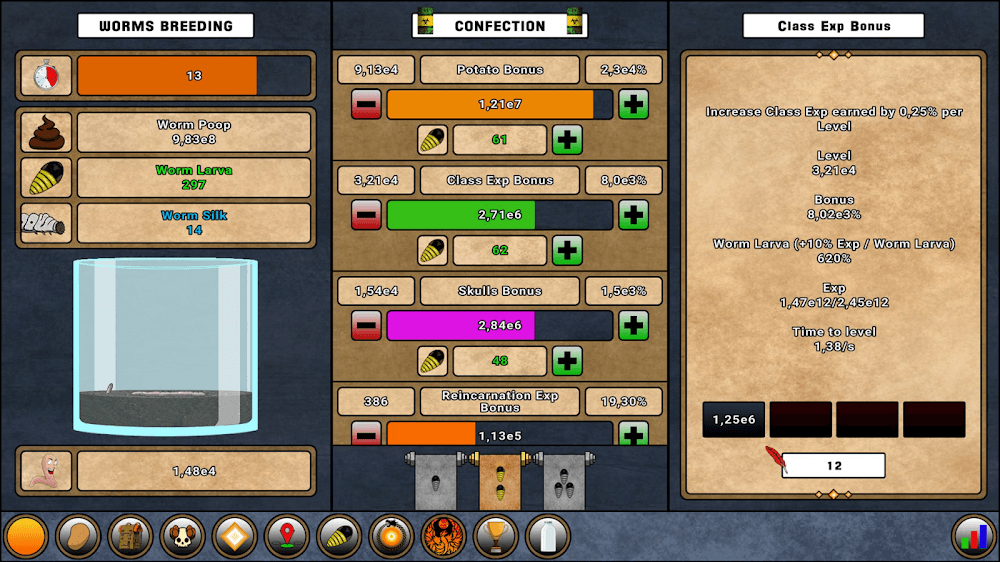Open the red map pin menu
Viewport: 1000px width, 562px height.
click(x=286, y=537)
